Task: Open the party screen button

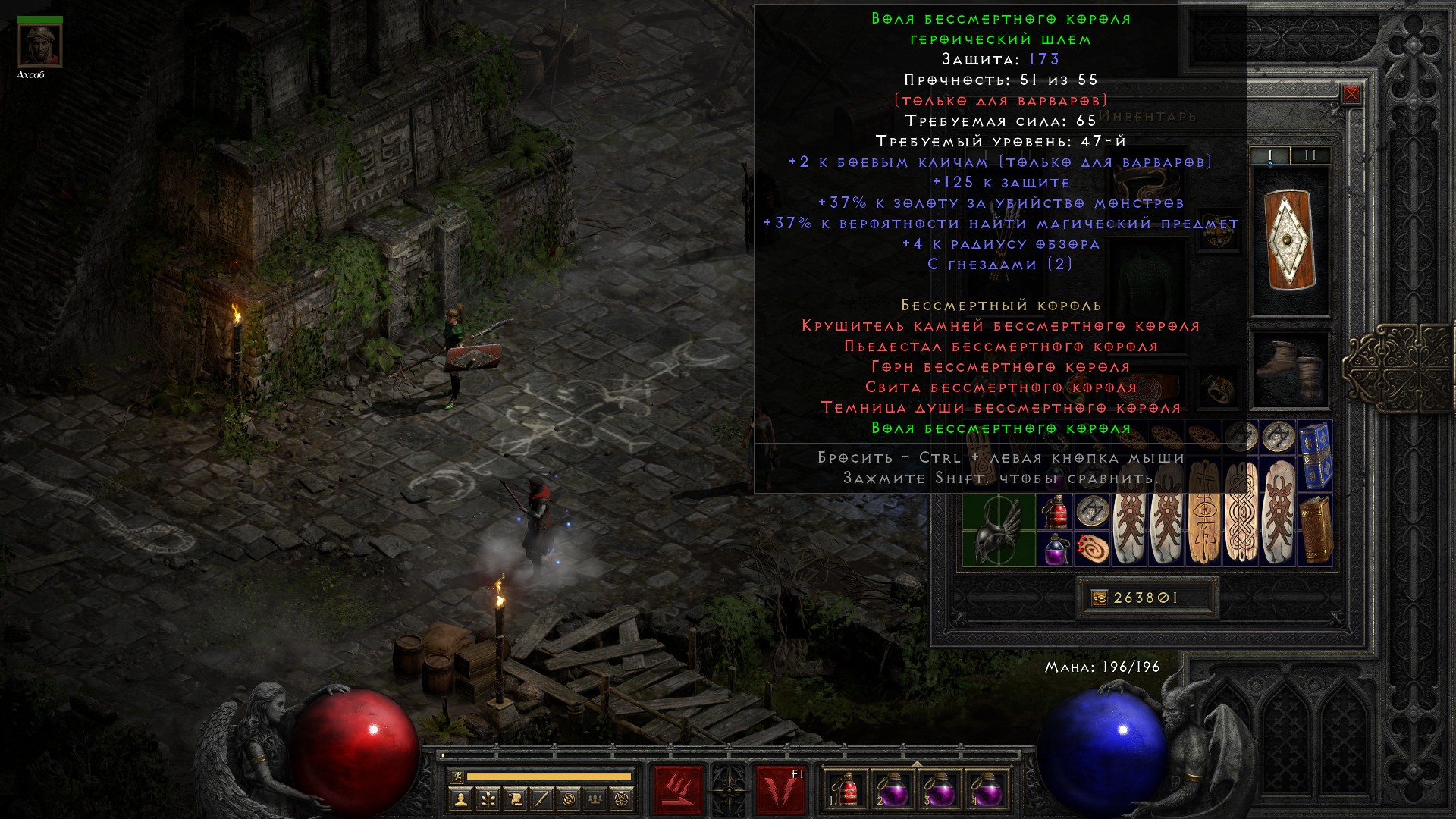Action: coord(595,799)
